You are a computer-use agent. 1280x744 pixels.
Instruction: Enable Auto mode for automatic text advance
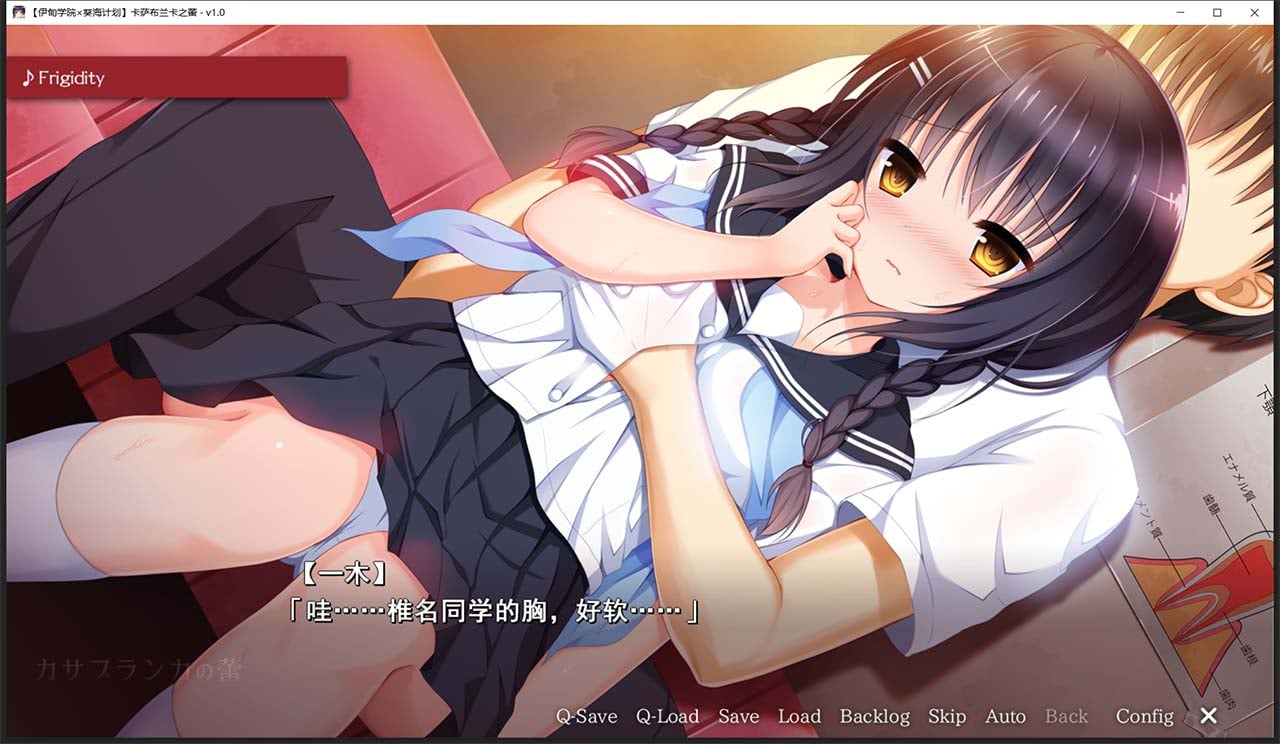coord(1005,716)
